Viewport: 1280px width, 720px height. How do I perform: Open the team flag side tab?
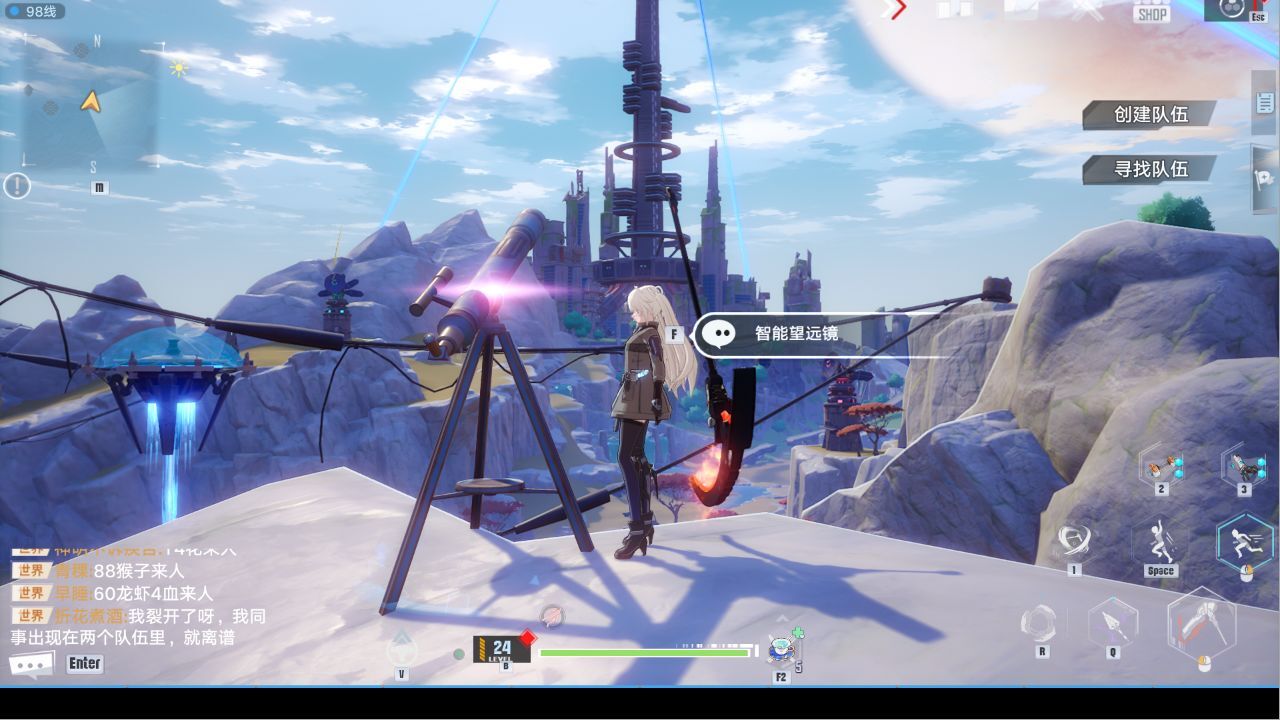click(x=1265, y=180)
